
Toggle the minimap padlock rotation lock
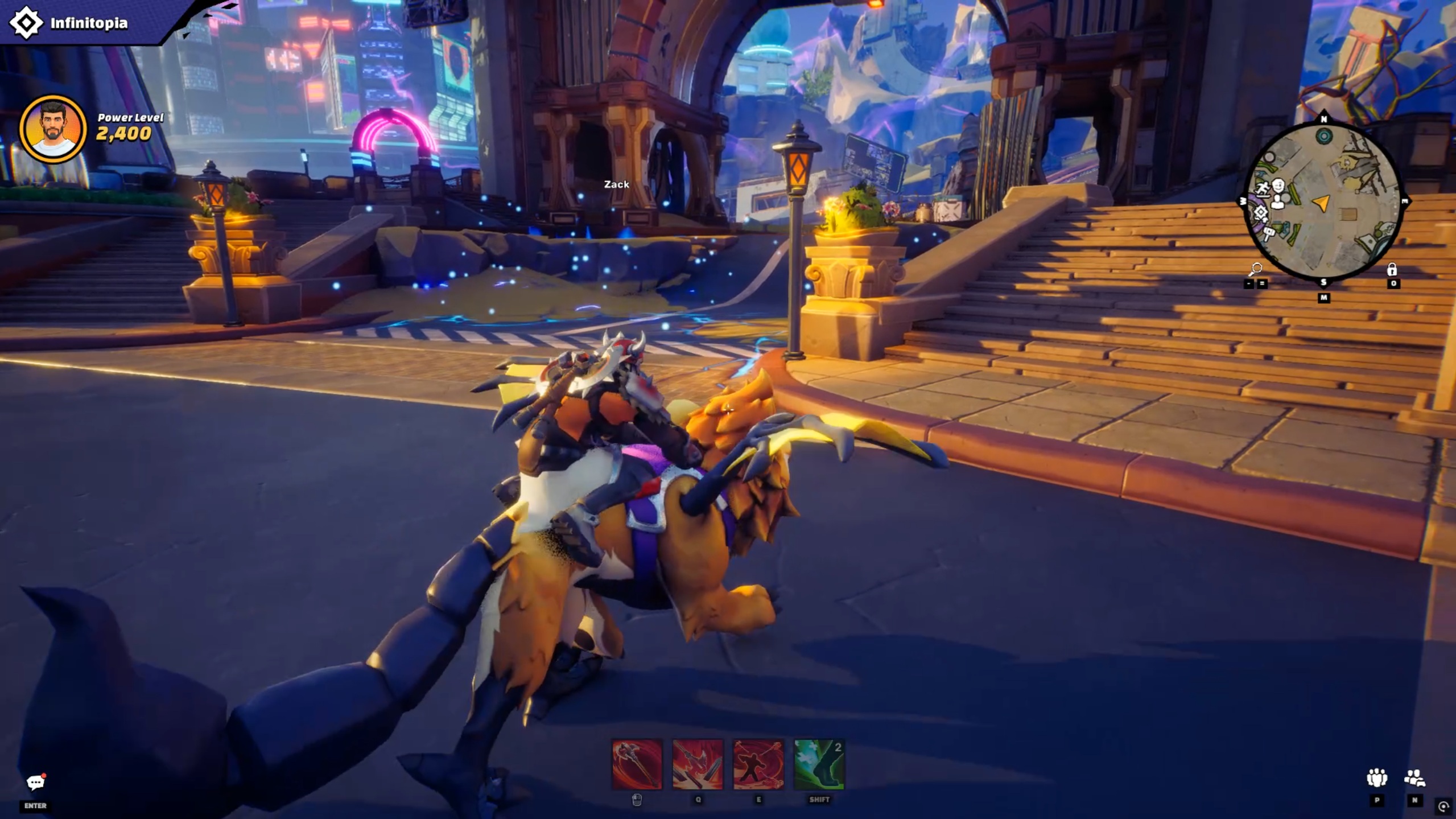[1392, 269]
